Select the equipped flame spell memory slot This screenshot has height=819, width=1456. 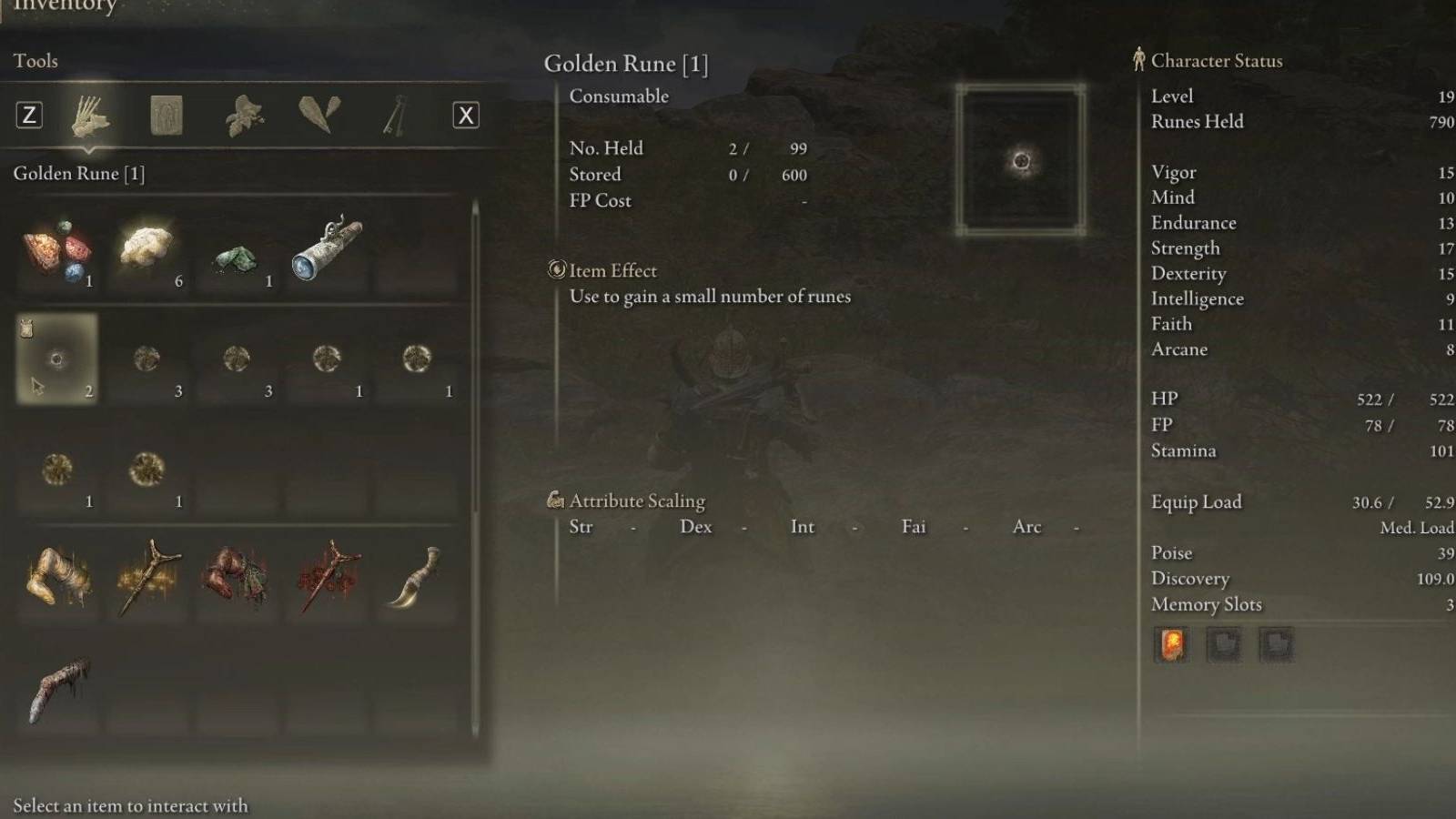(1171, 645)
